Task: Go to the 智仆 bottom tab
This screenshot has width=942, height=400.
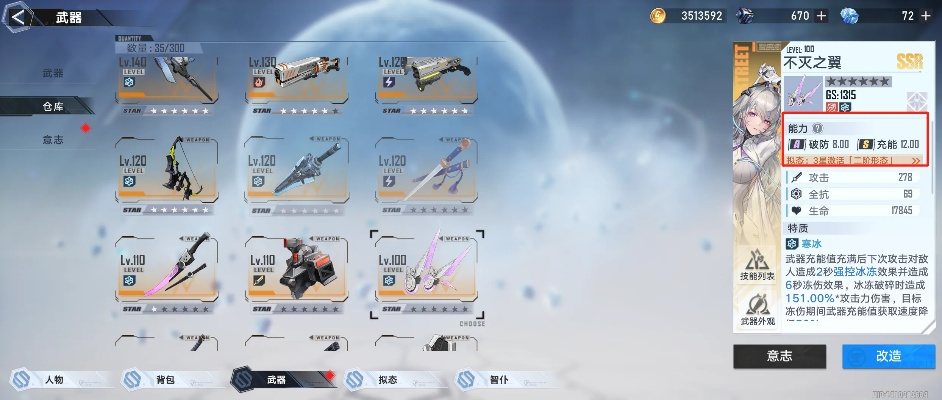Action: [x=497, y=380]
